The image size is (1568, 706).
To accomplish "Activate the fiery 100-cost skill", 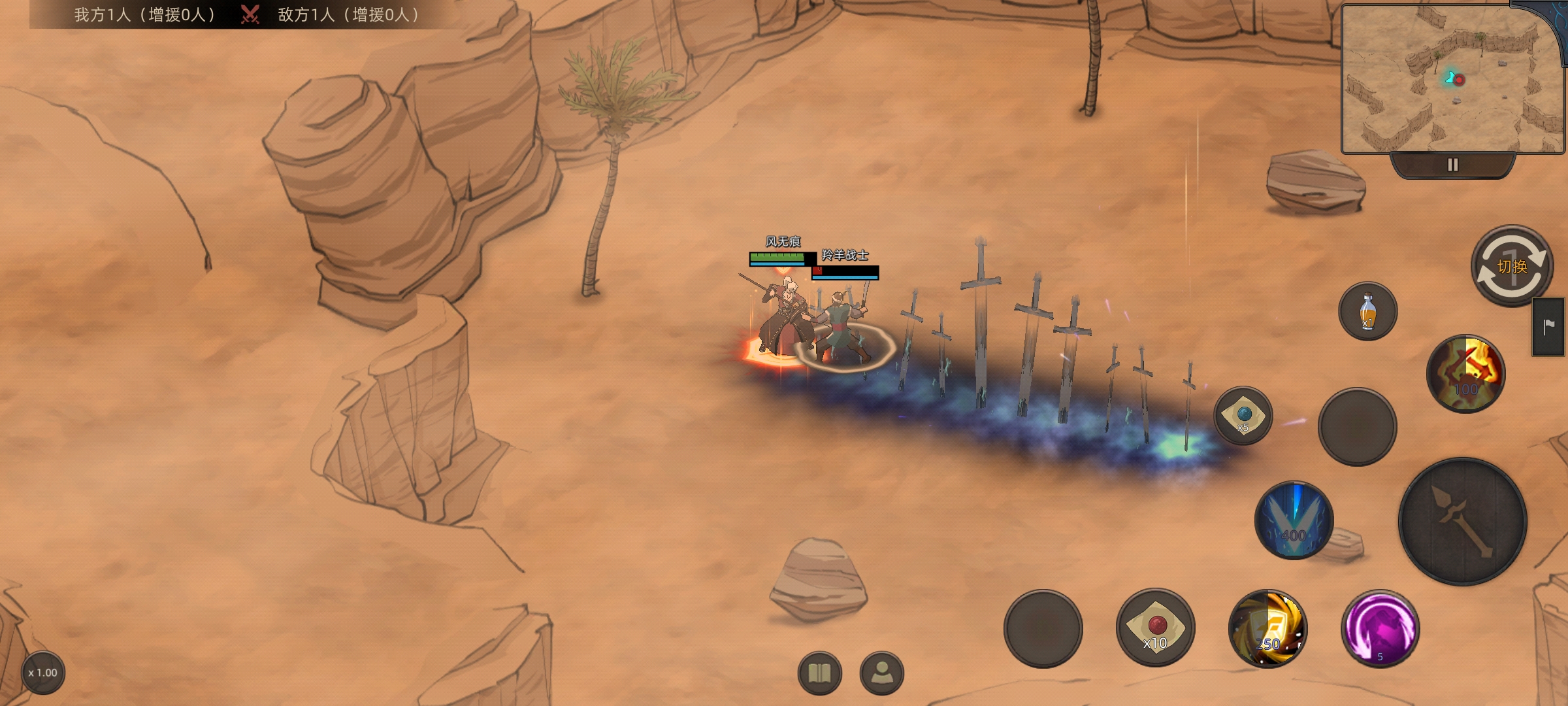I will (x=1465, y=374).
